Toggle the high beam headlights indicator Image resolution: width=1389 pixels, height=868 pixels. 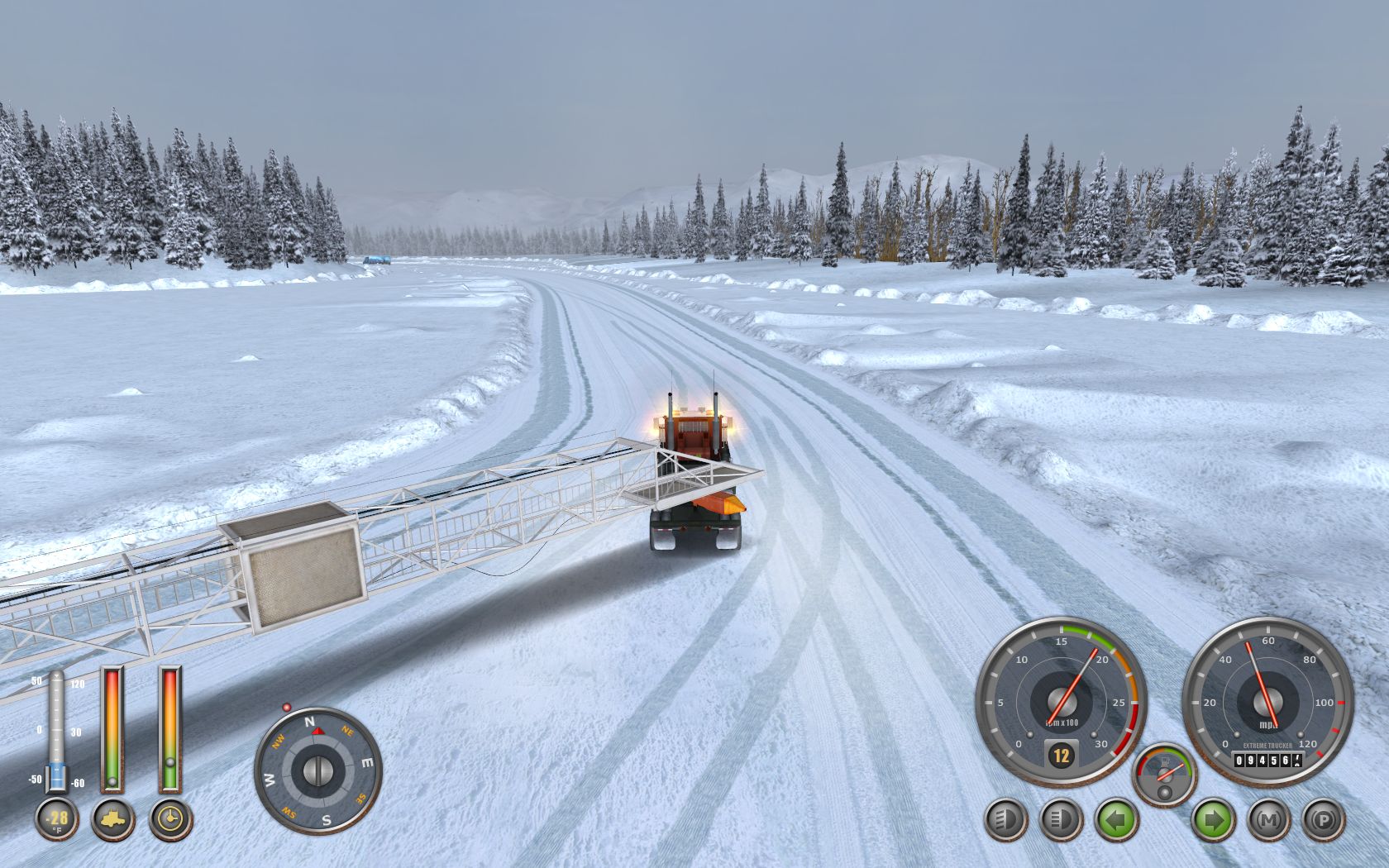(1061, 821)
